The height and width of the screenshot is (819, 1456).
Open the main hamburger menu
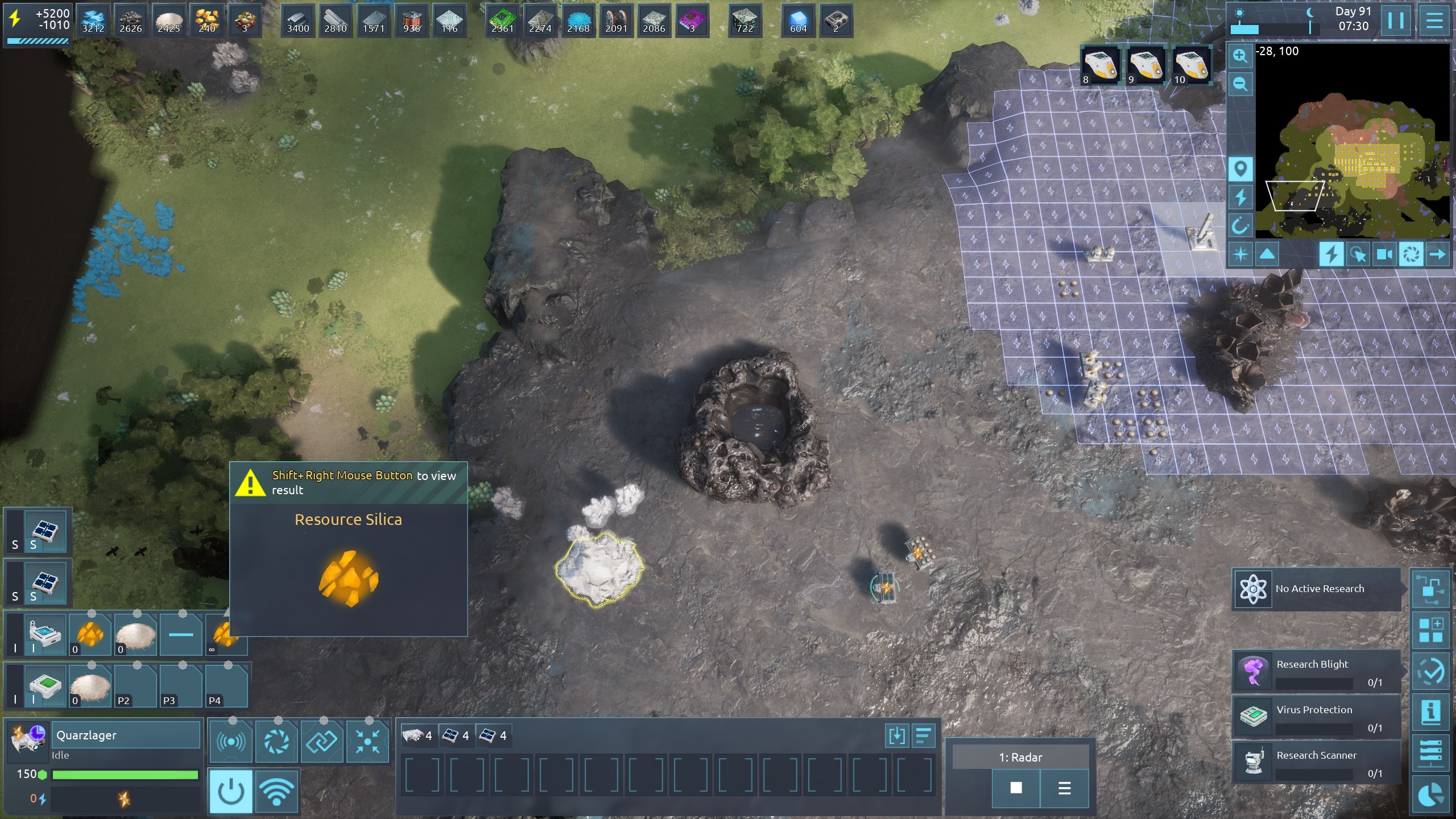1434,21
